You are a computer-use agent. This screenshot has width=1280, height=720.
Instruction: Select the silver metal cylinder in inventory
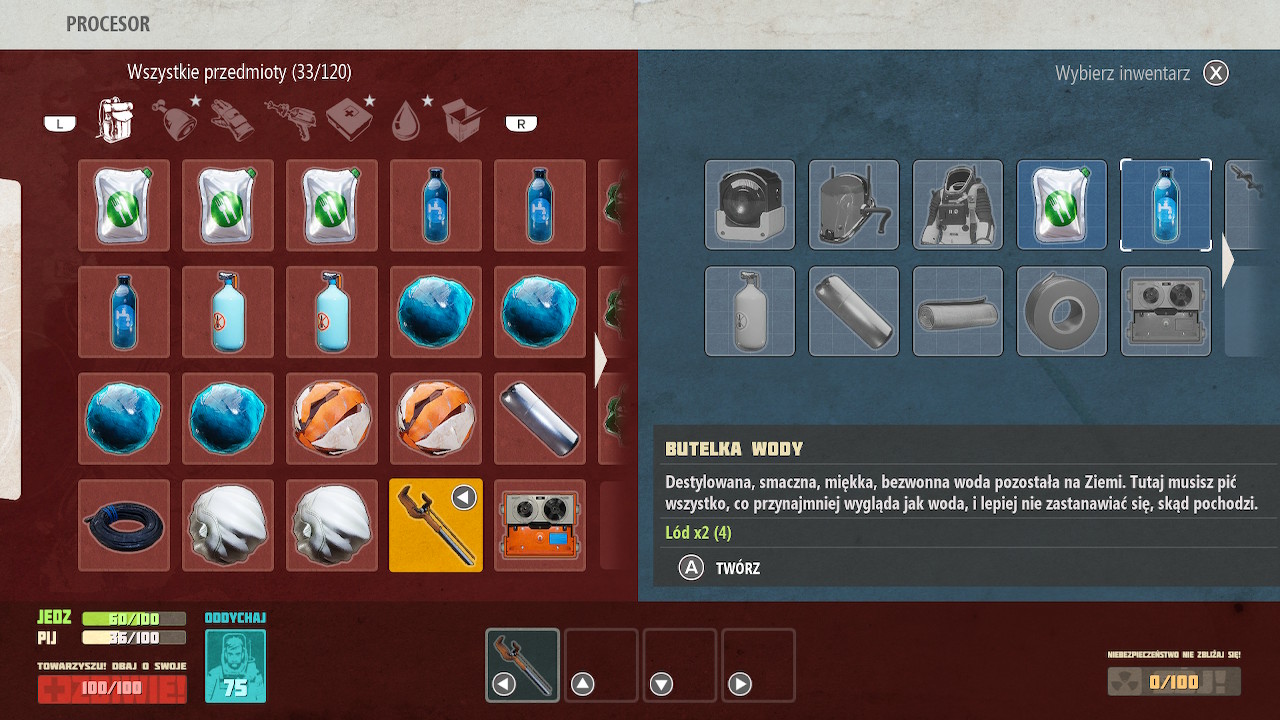pos(540,418)
